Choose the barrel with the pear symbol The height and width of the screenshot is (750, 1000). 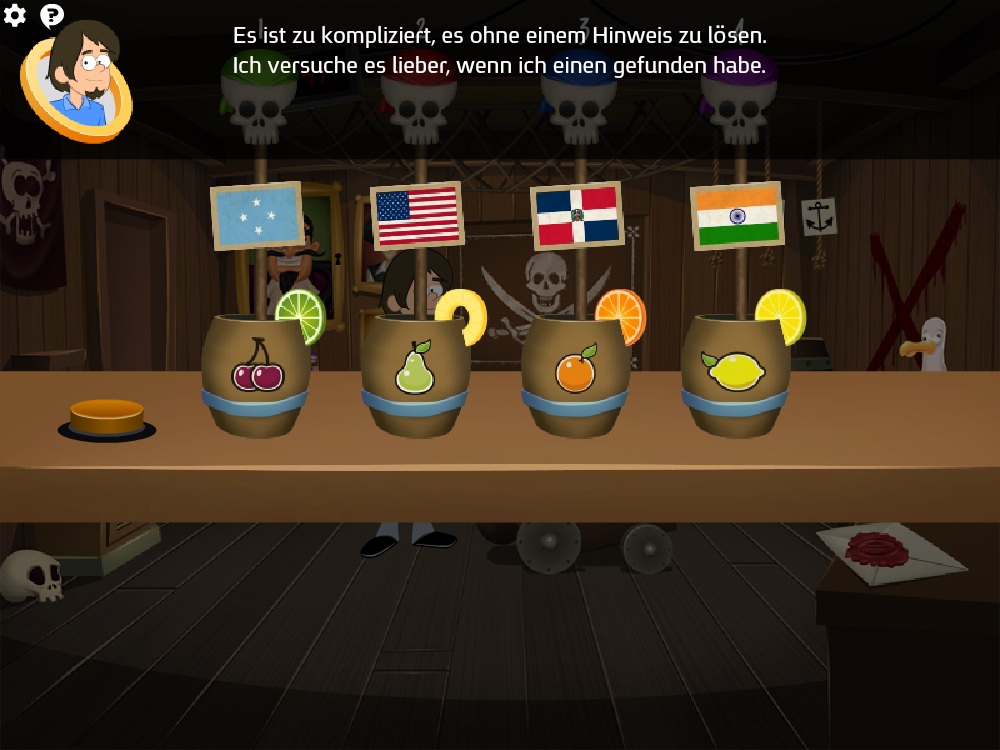415,376
